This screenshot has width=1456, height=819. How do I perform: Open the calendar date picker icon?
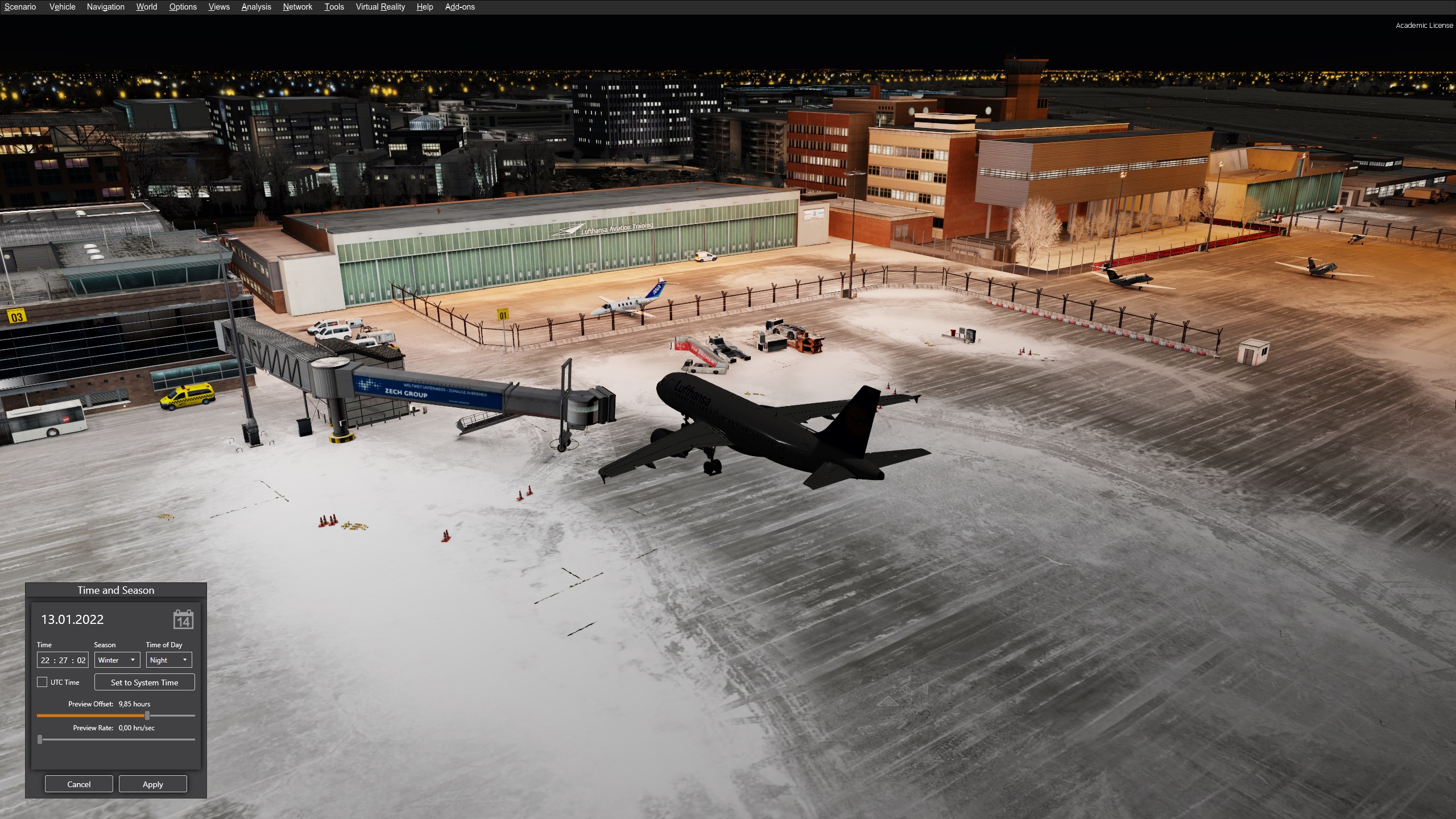pos(183,619)
